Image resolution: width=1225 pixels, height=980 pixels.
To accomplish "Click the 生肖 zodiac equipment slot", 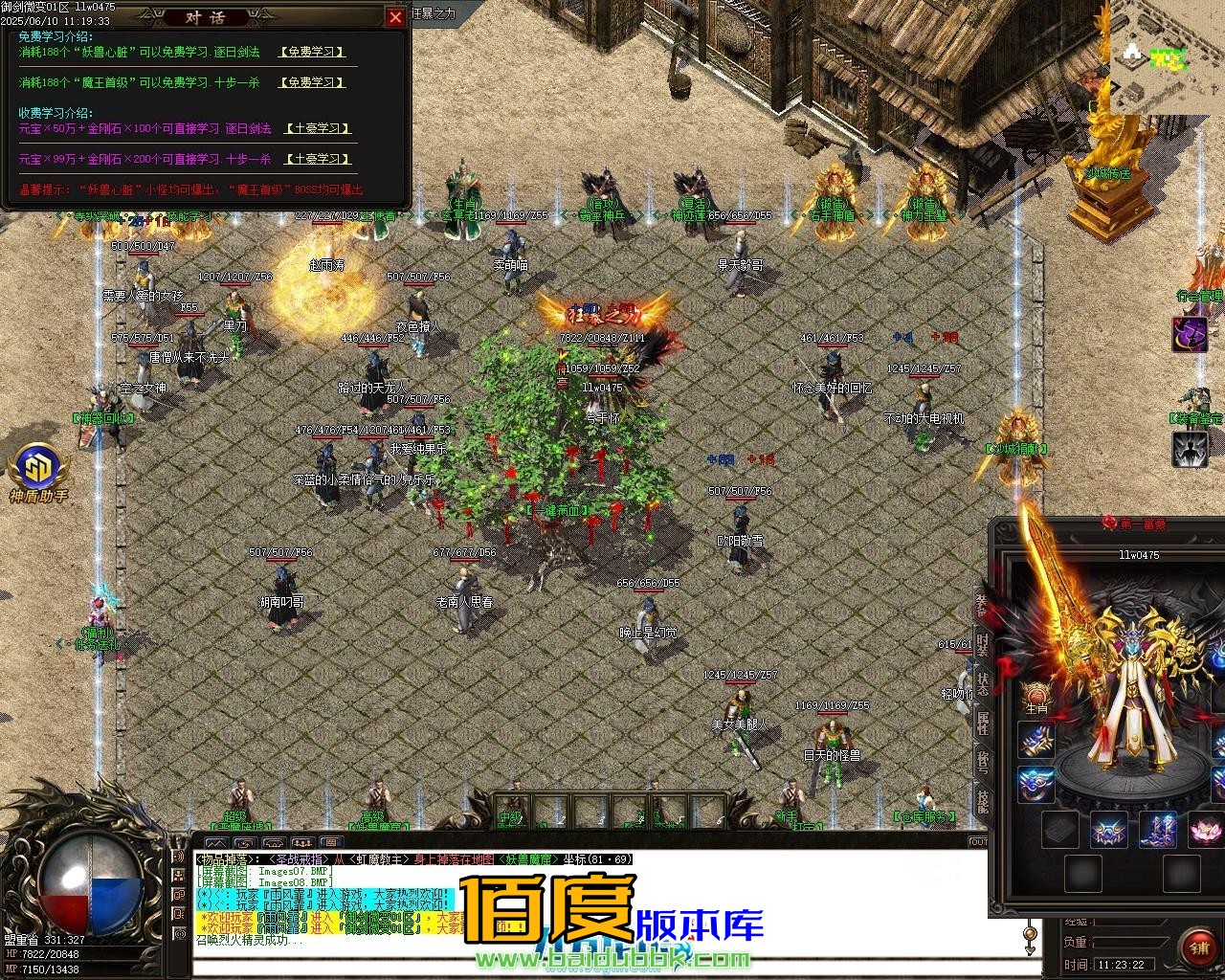I will pyautogui.click(x=1036, y=697).
